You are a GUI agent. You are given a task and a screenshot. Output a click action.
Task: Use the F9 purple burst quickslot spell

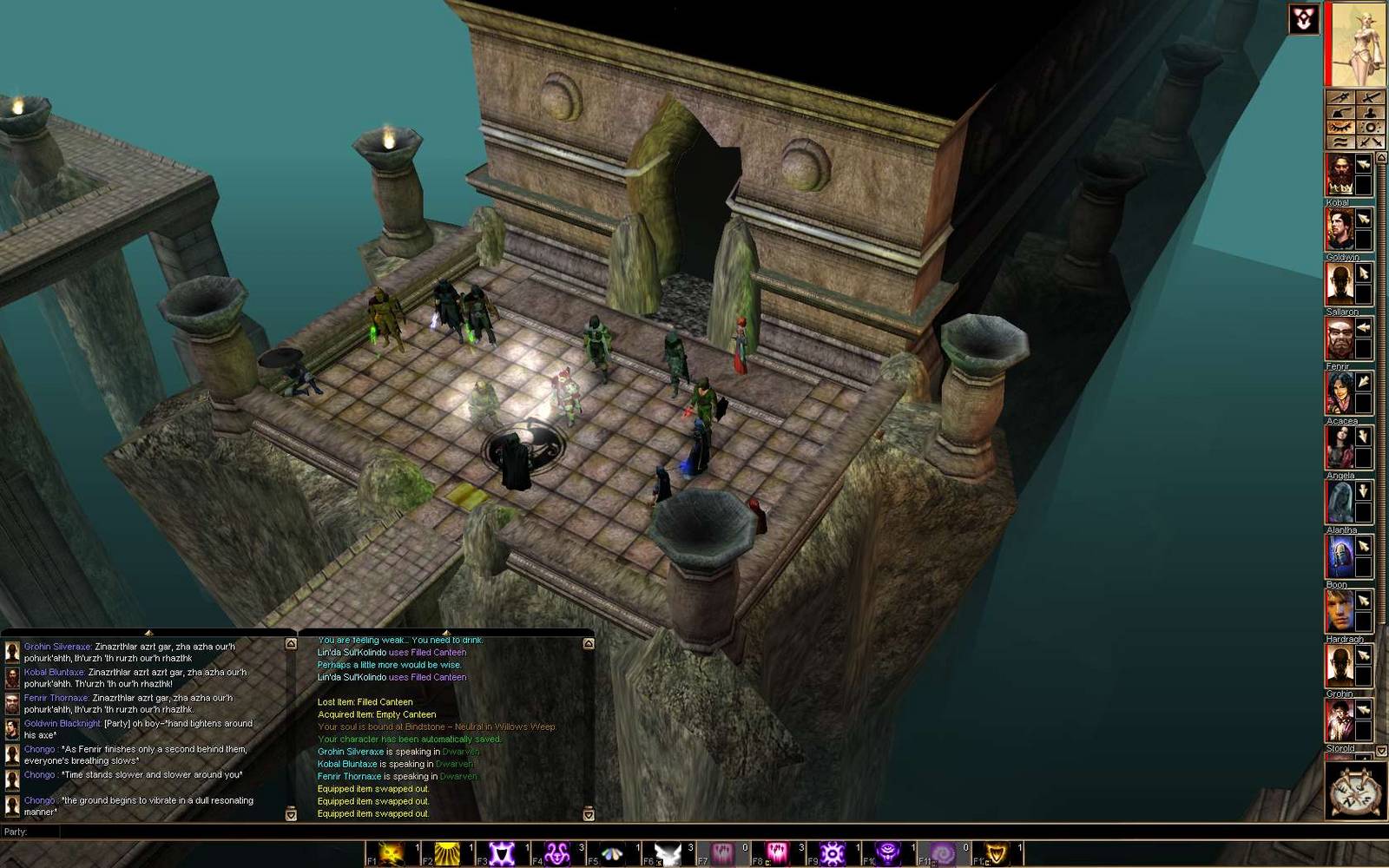tap(830, 851)
